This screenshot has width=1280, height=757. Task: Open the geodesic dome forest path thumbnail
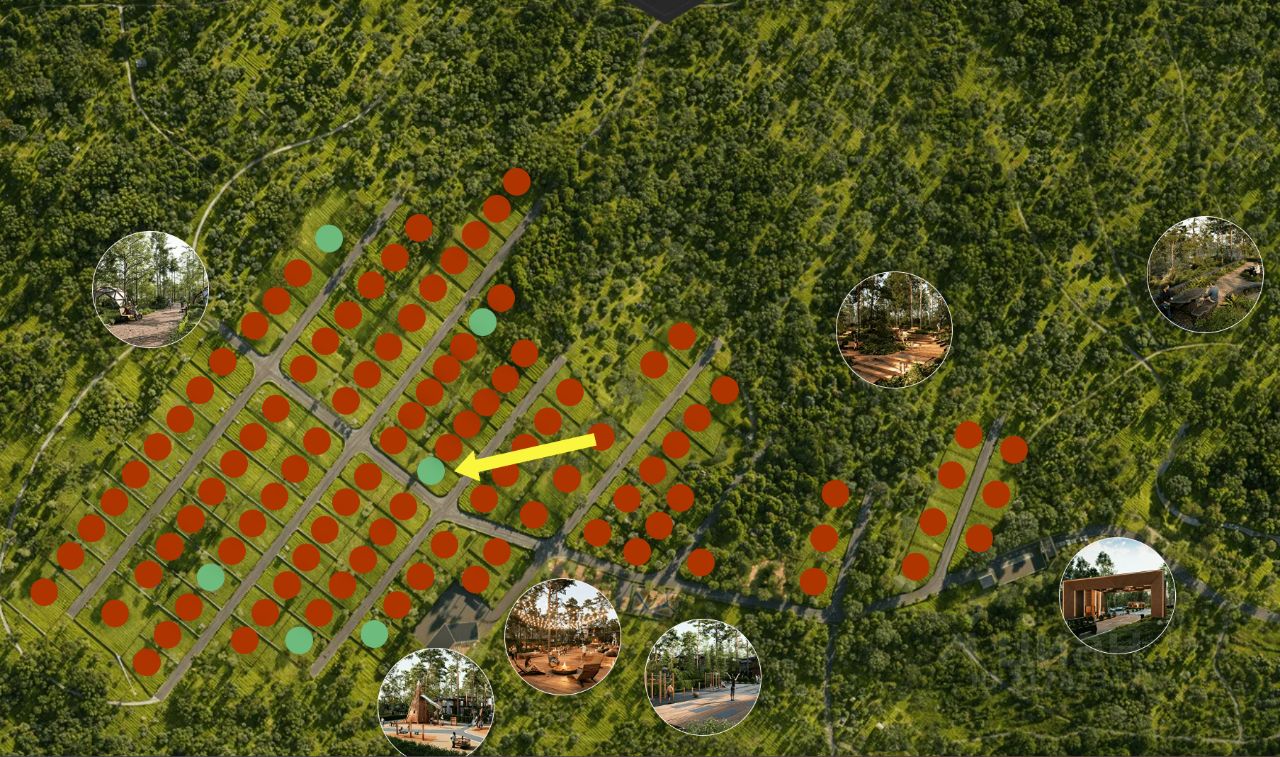(150, 289)
